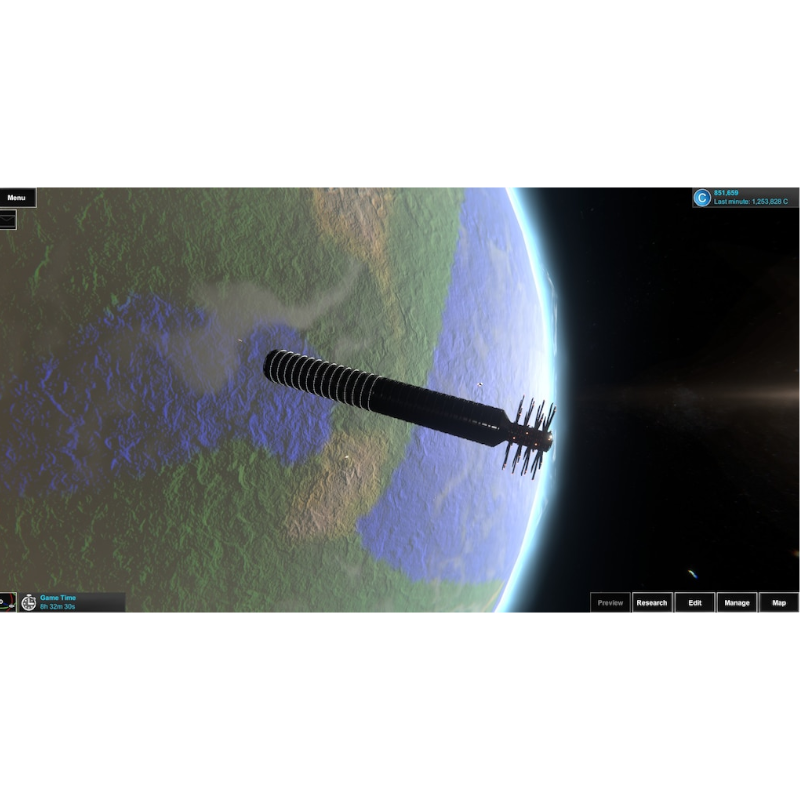
Task: Click the Research button
Action: pos(651,603)
